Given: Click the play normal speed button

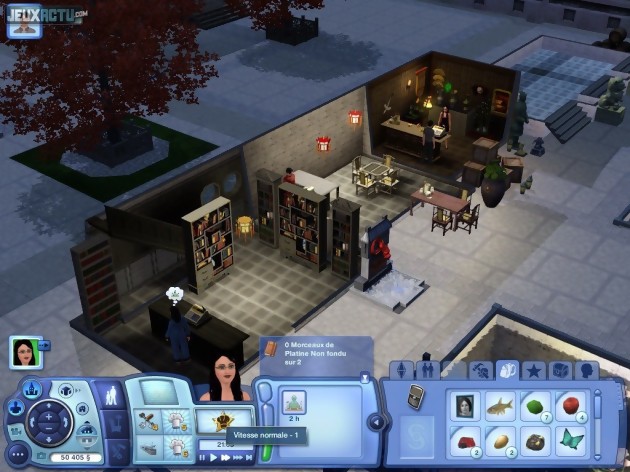Looking at the screenshot, I should coord(213,457).
